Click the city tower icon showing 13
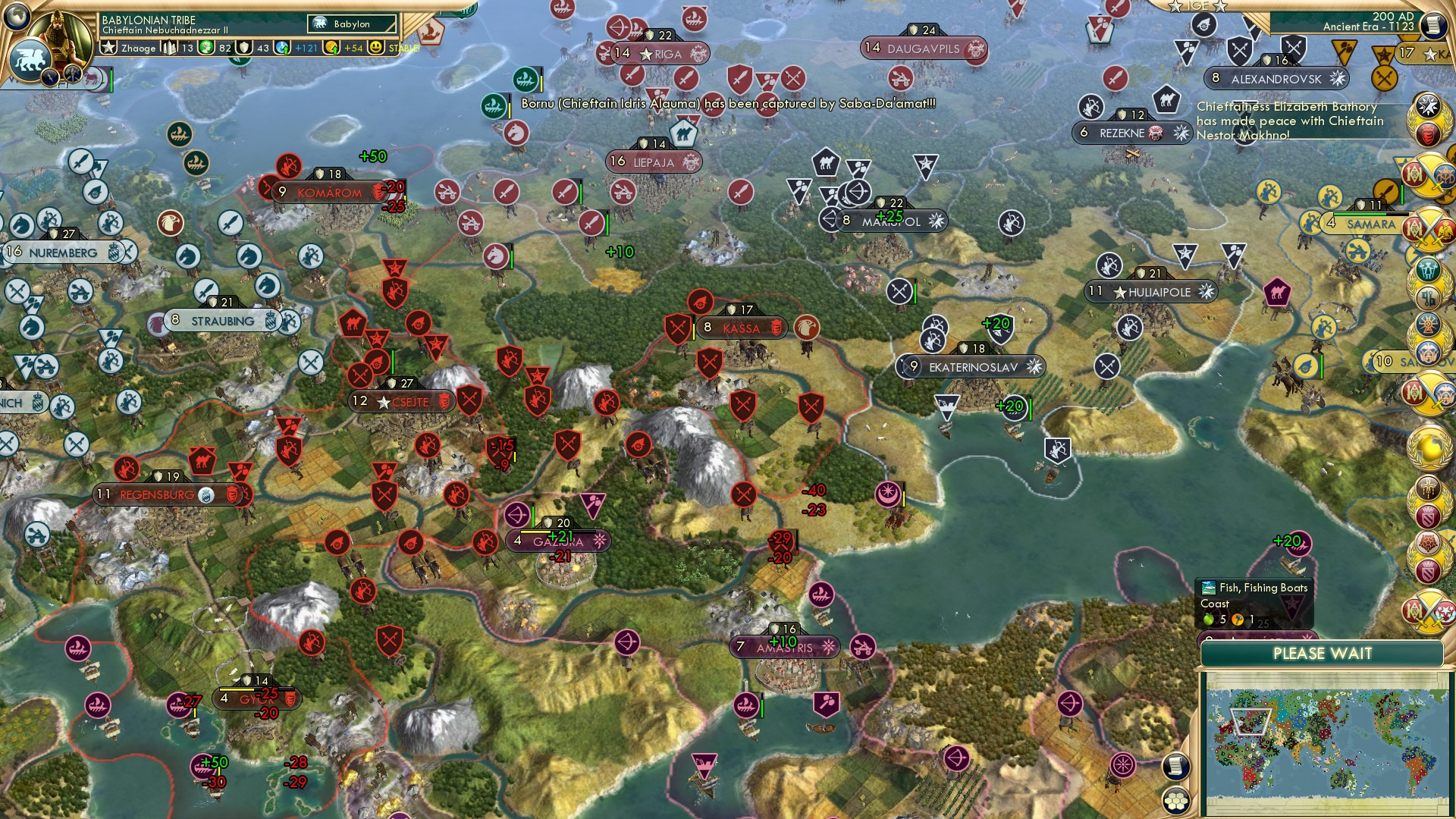This screenshot has height=819, width=1456. [170, 49]
